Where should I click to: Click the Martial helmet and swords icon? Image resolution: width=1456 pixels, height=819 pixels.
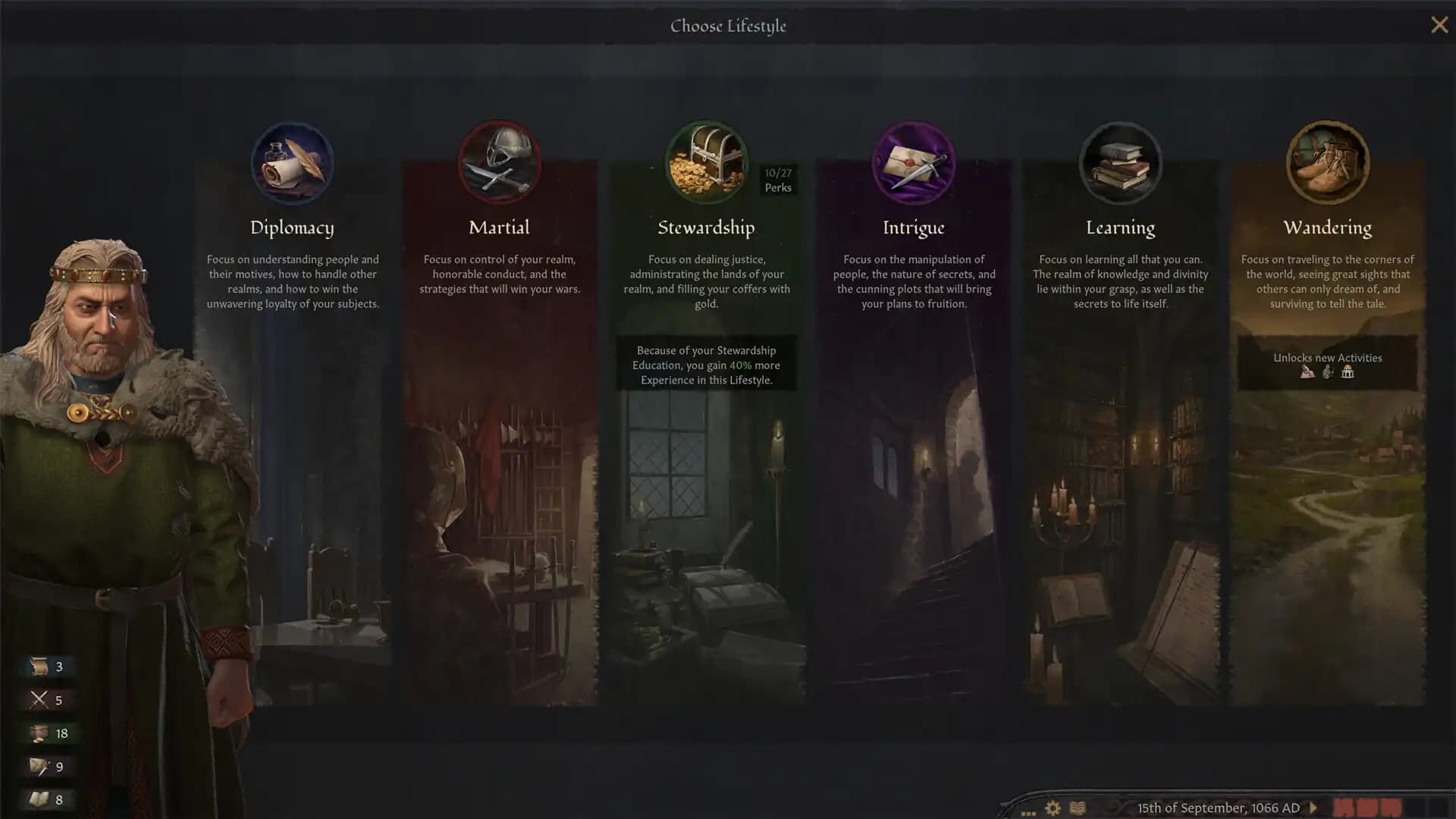pos(499,162)
